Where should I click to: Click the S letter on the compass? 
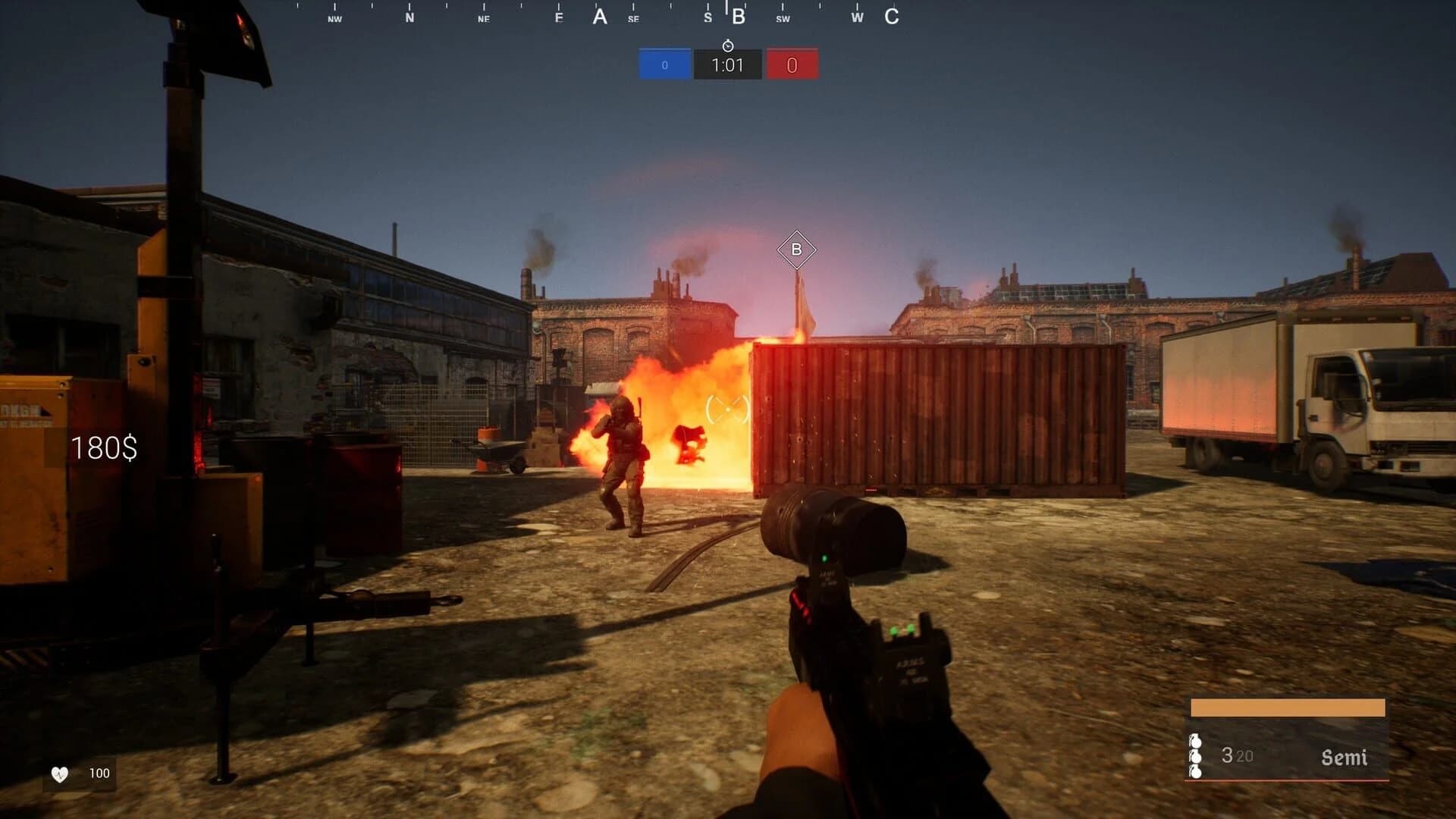[x=709, y=16]
